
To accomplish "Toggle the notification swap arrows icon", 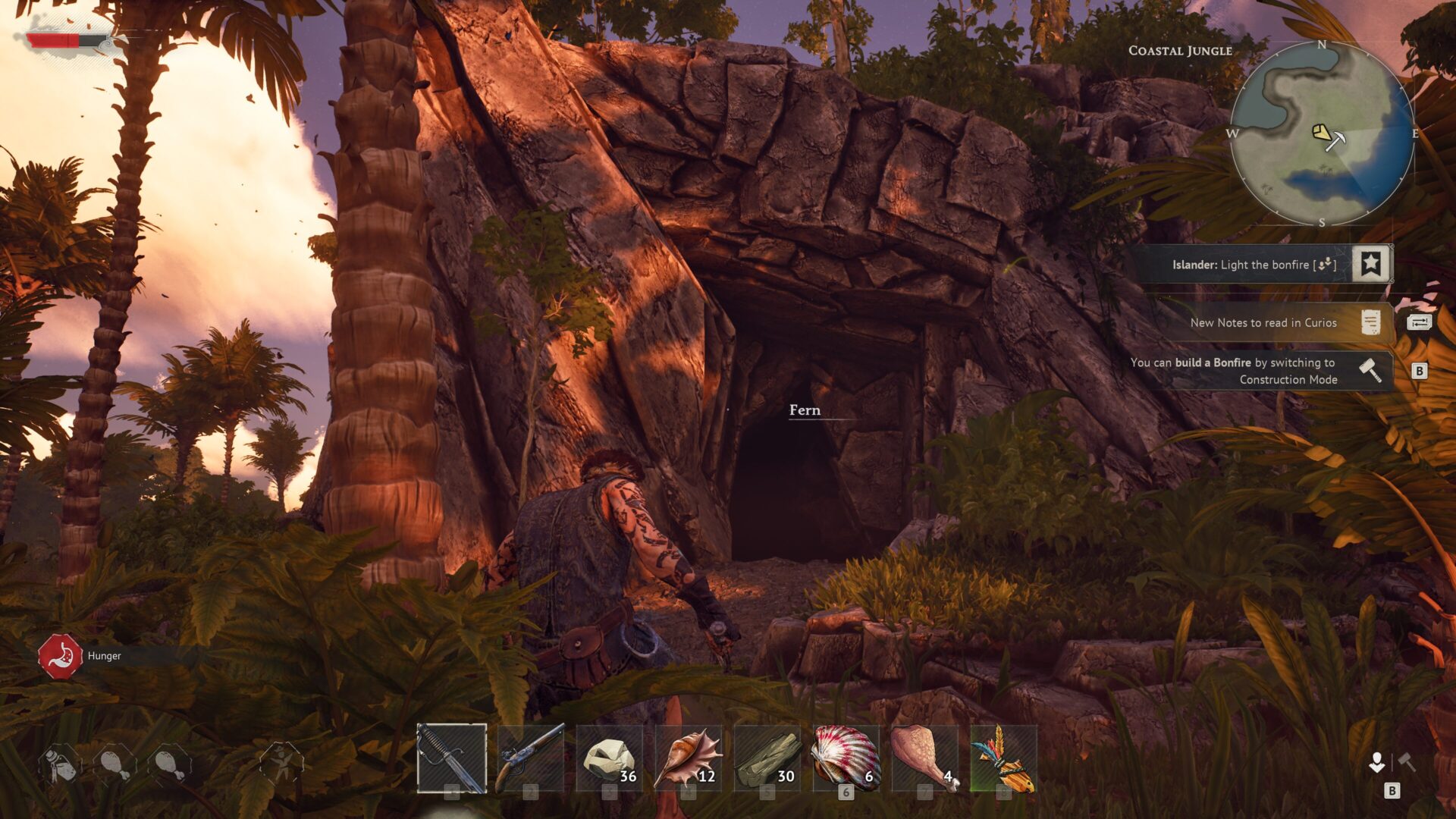I will pyautogui.click(x=1419, y=322).
